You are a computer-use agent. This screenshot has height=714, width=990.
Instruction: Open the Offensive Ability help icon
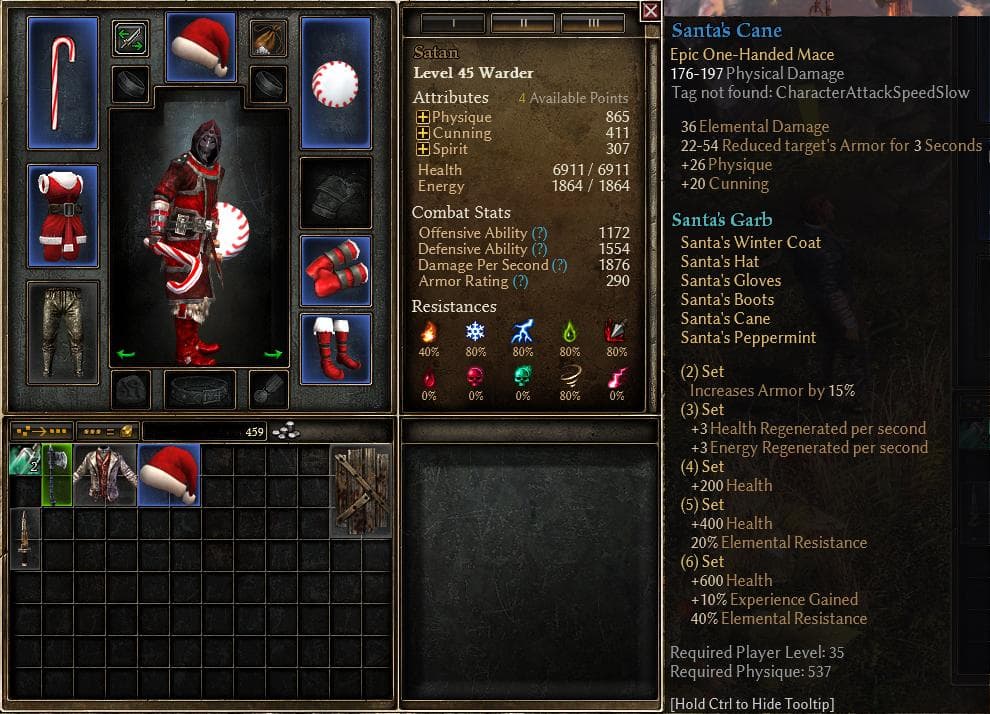(539, 233)
